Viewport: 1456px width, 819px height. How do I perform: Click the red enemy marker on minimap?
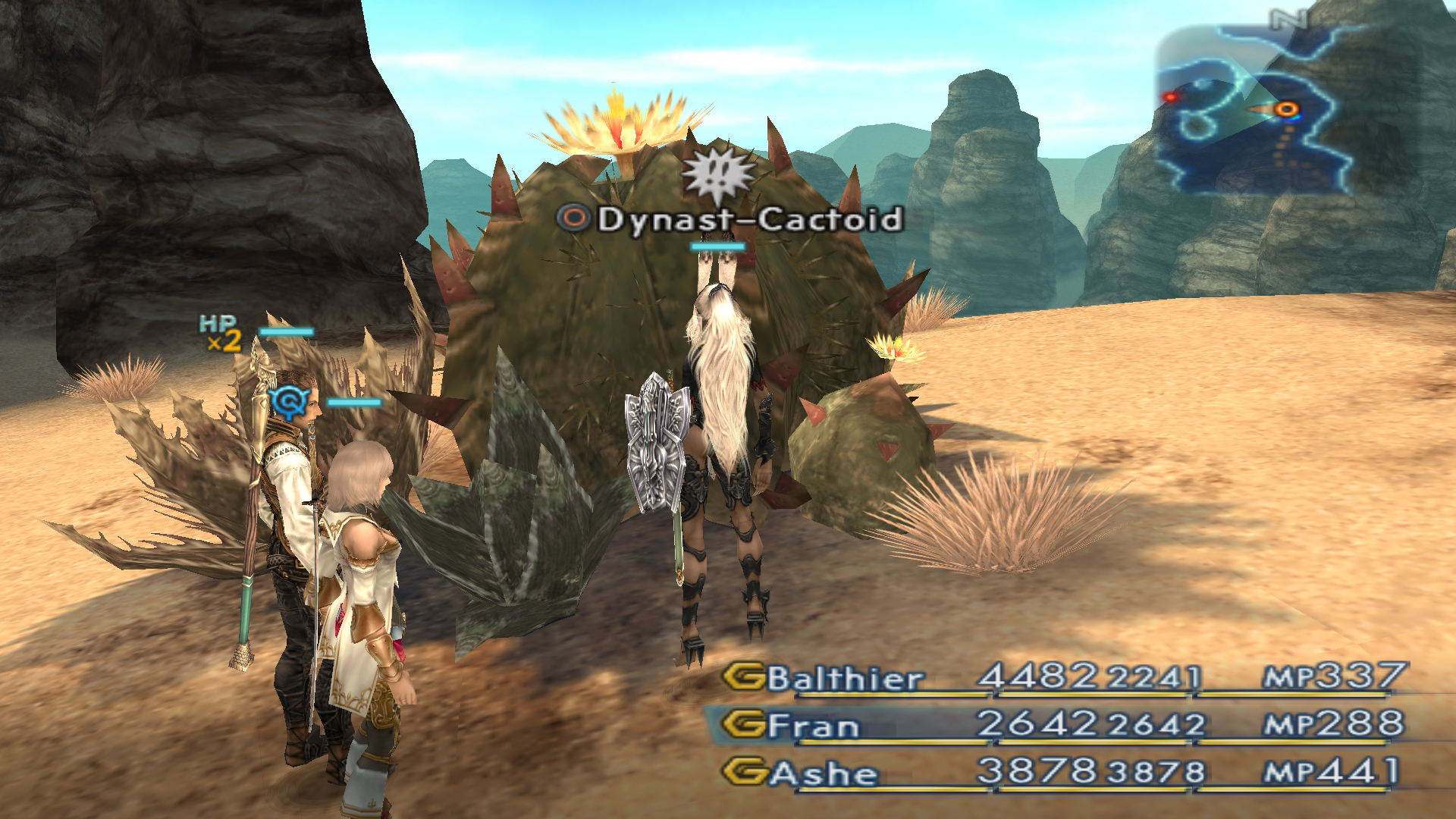click(x=1171, y=97)
